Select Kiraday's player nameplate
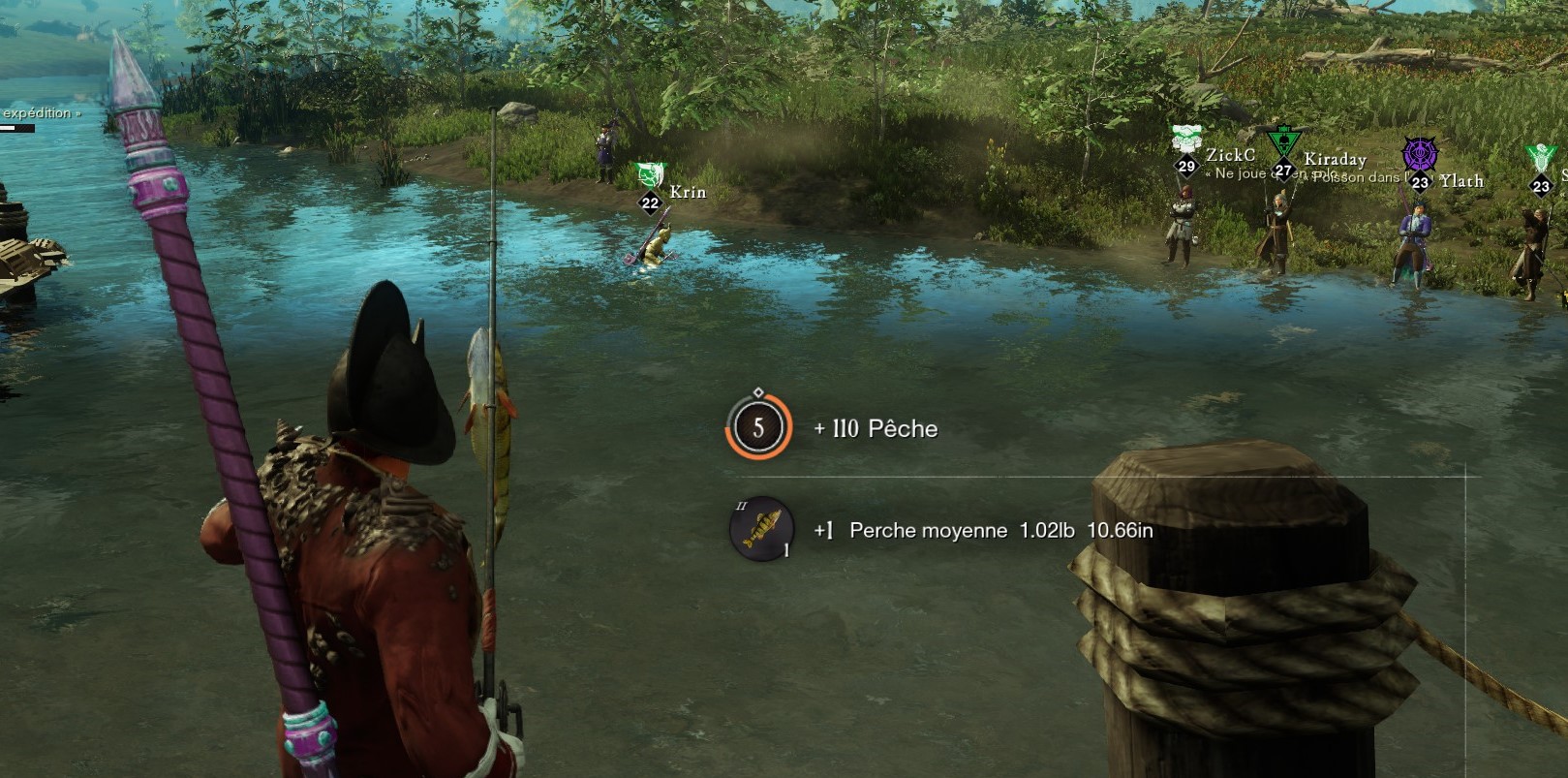Viewport: 1568px width, 778px height. click(x=1334, y=160)
